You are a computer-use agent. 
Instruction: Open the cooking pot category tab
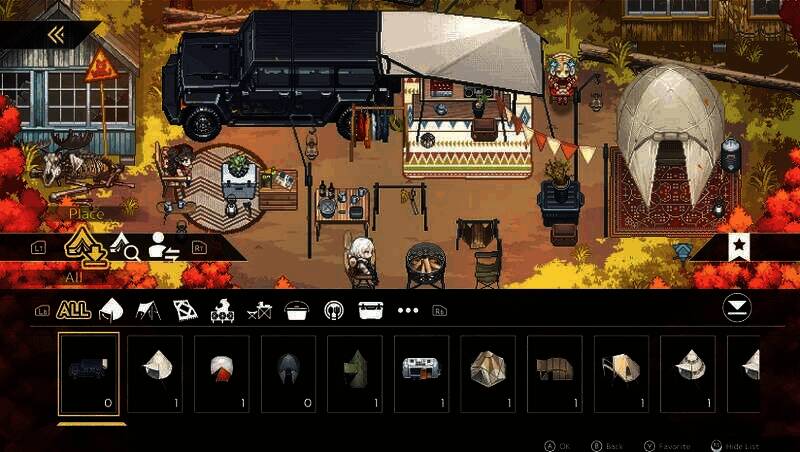click(296, 311)
